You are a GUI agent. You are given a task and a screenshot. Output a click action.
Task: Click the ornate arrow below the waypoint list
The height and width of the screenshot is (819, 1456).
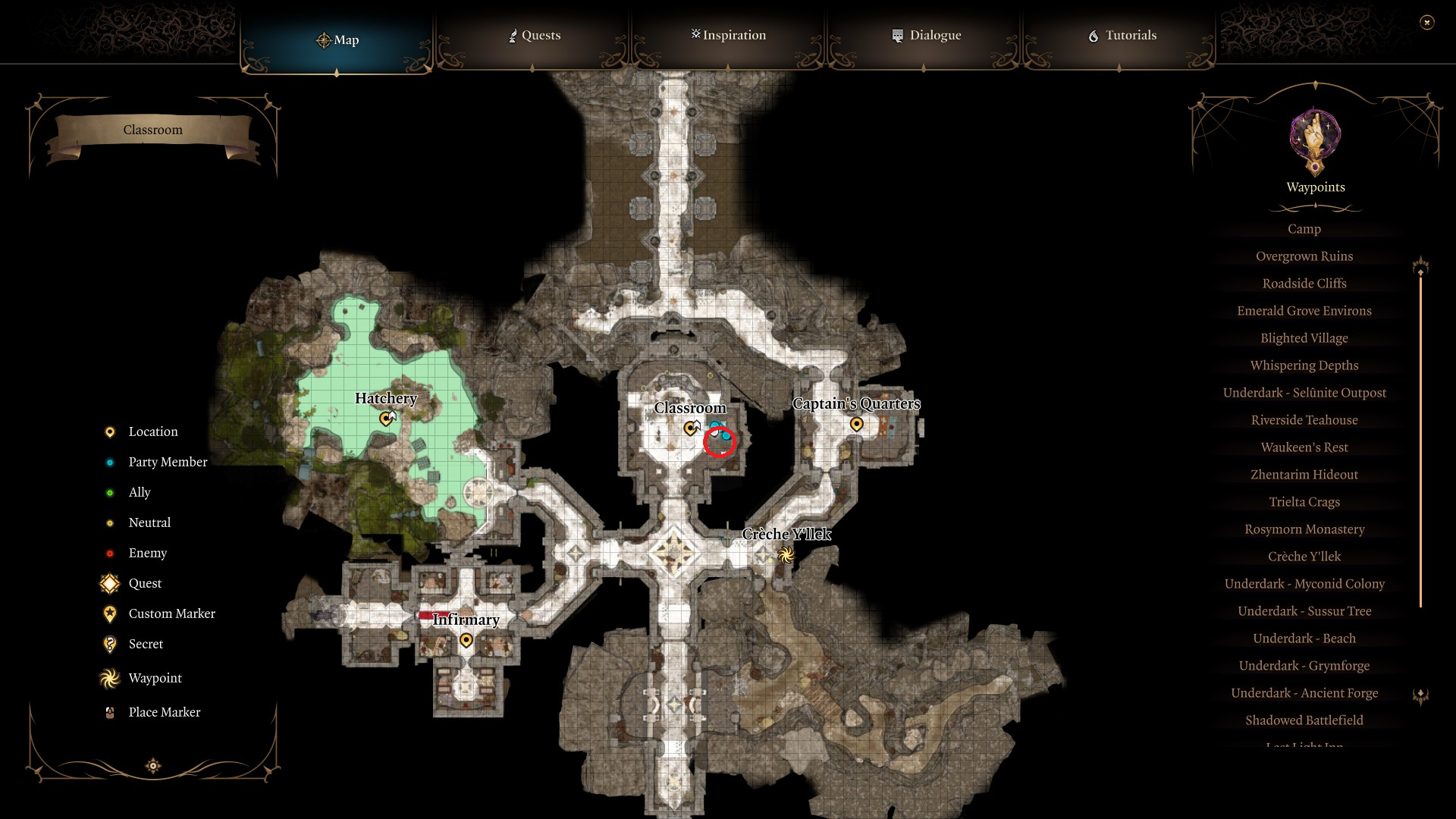click(x=1421, y=695)
